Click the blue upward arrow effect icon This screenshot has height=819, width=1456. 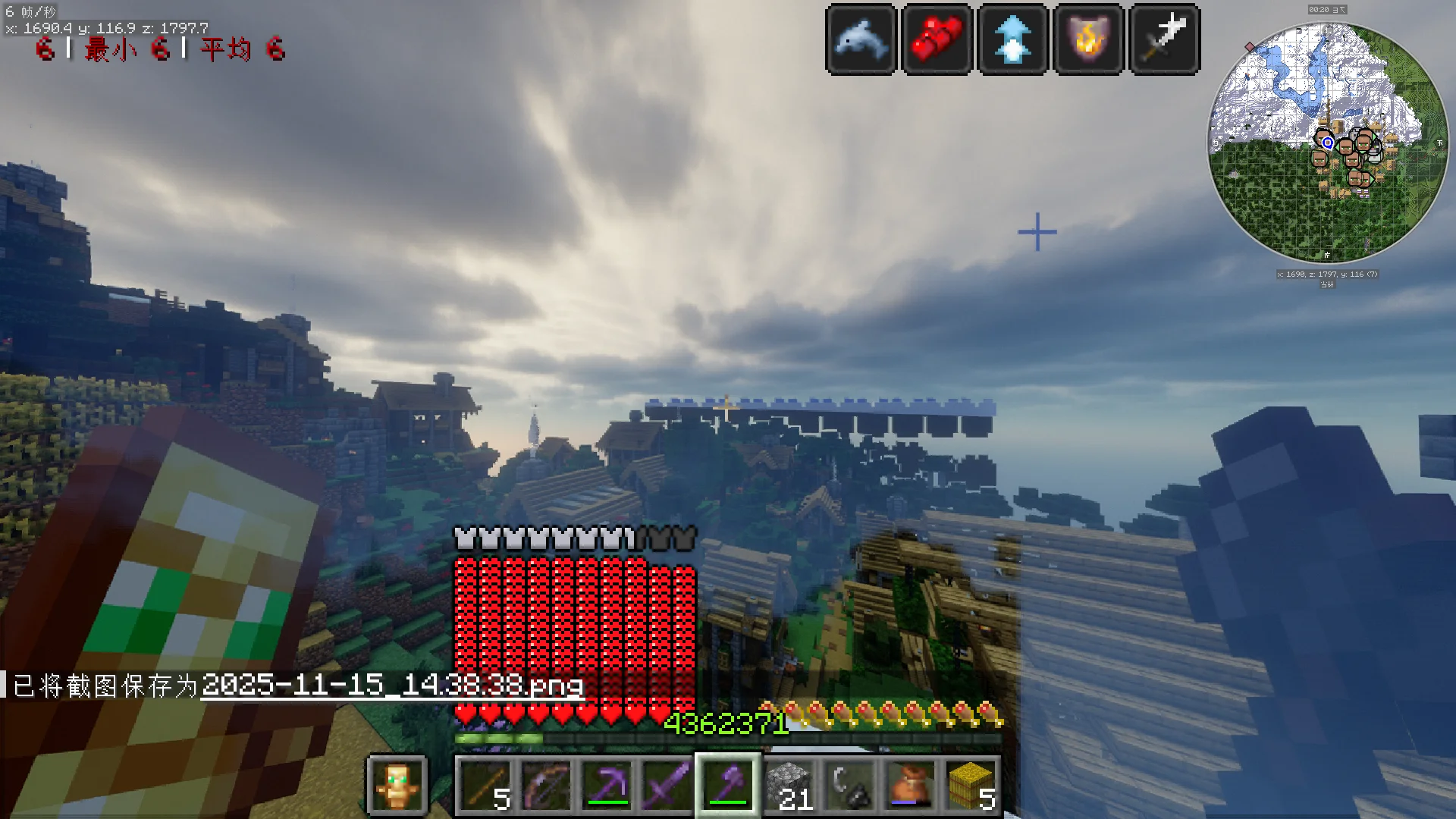pyautogui.click(x=1013, y=39)
